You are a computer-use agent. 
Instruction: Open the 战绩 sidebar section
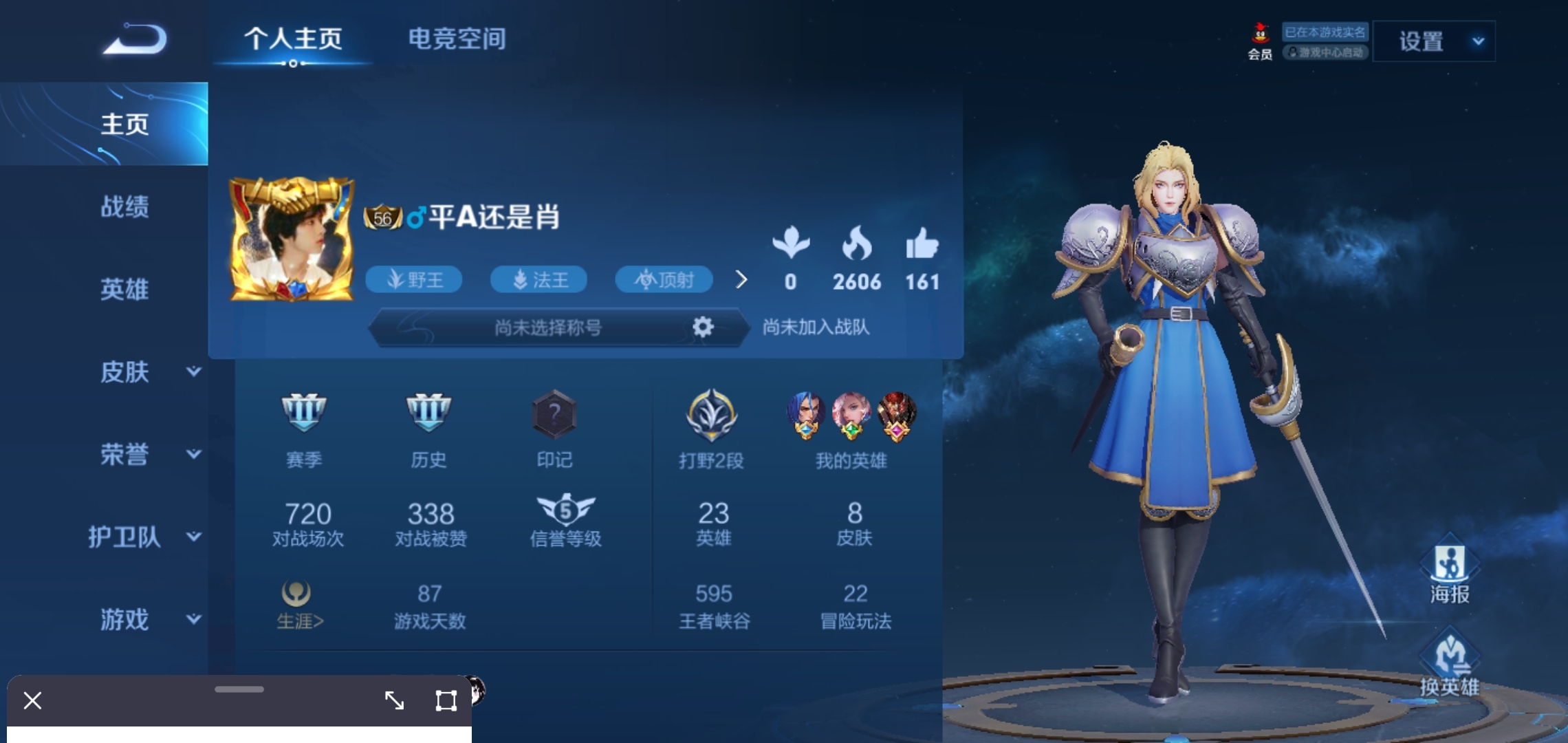click(124, 206)
